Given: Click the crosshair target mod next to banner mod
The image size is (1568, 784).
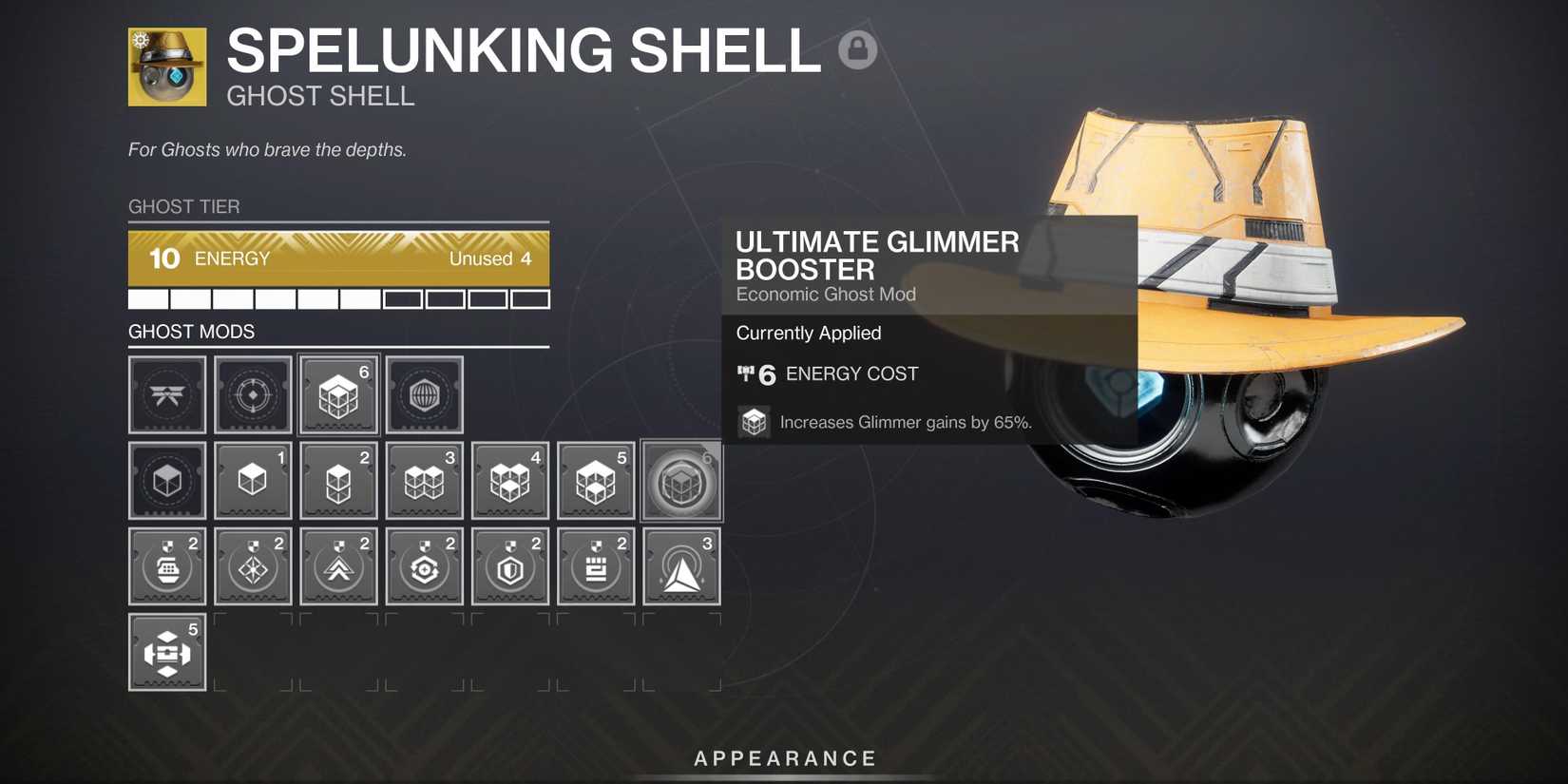Looking at the screenshot, I should pyautogui.click(x=253, y=394).
